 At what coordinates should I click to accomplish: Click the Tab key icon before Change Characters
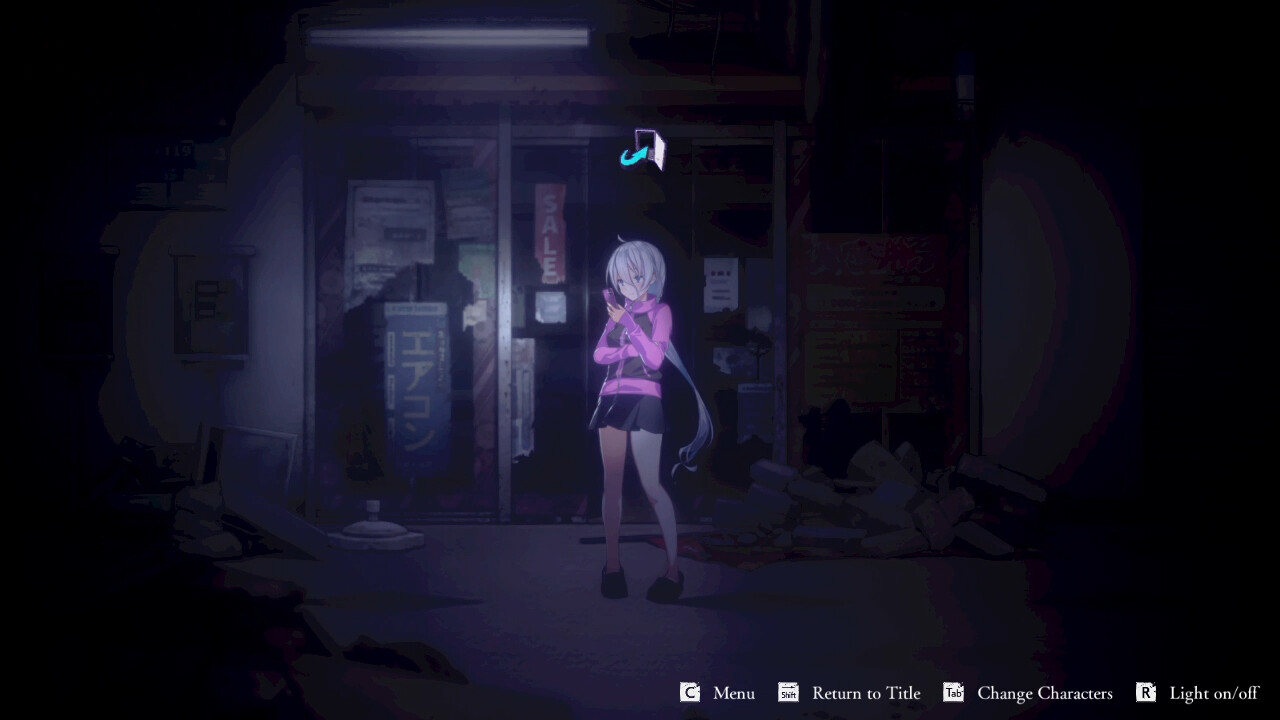click(x=952, y=692)
